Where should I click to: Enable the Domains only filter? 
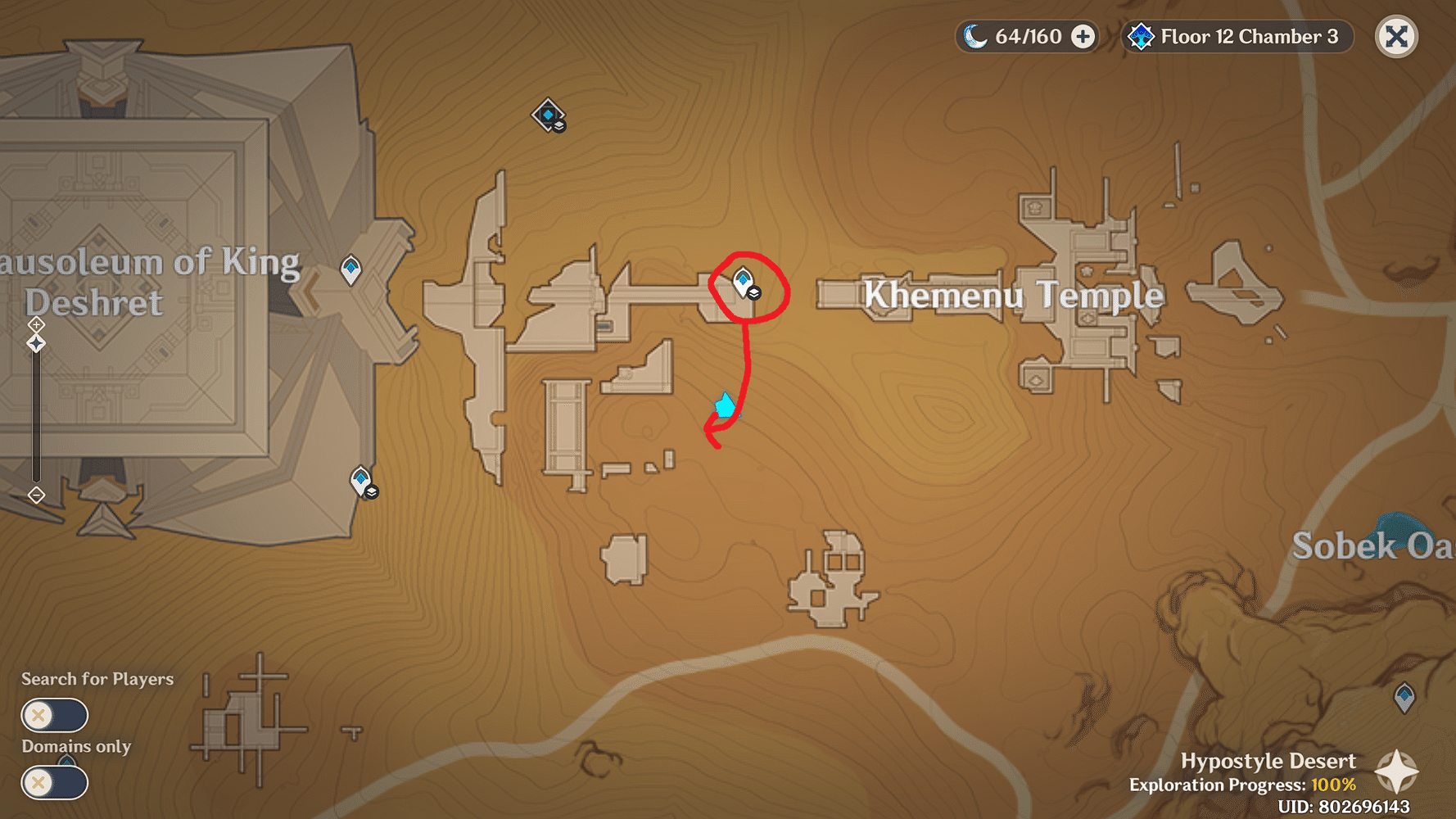[x=53, y=782]
